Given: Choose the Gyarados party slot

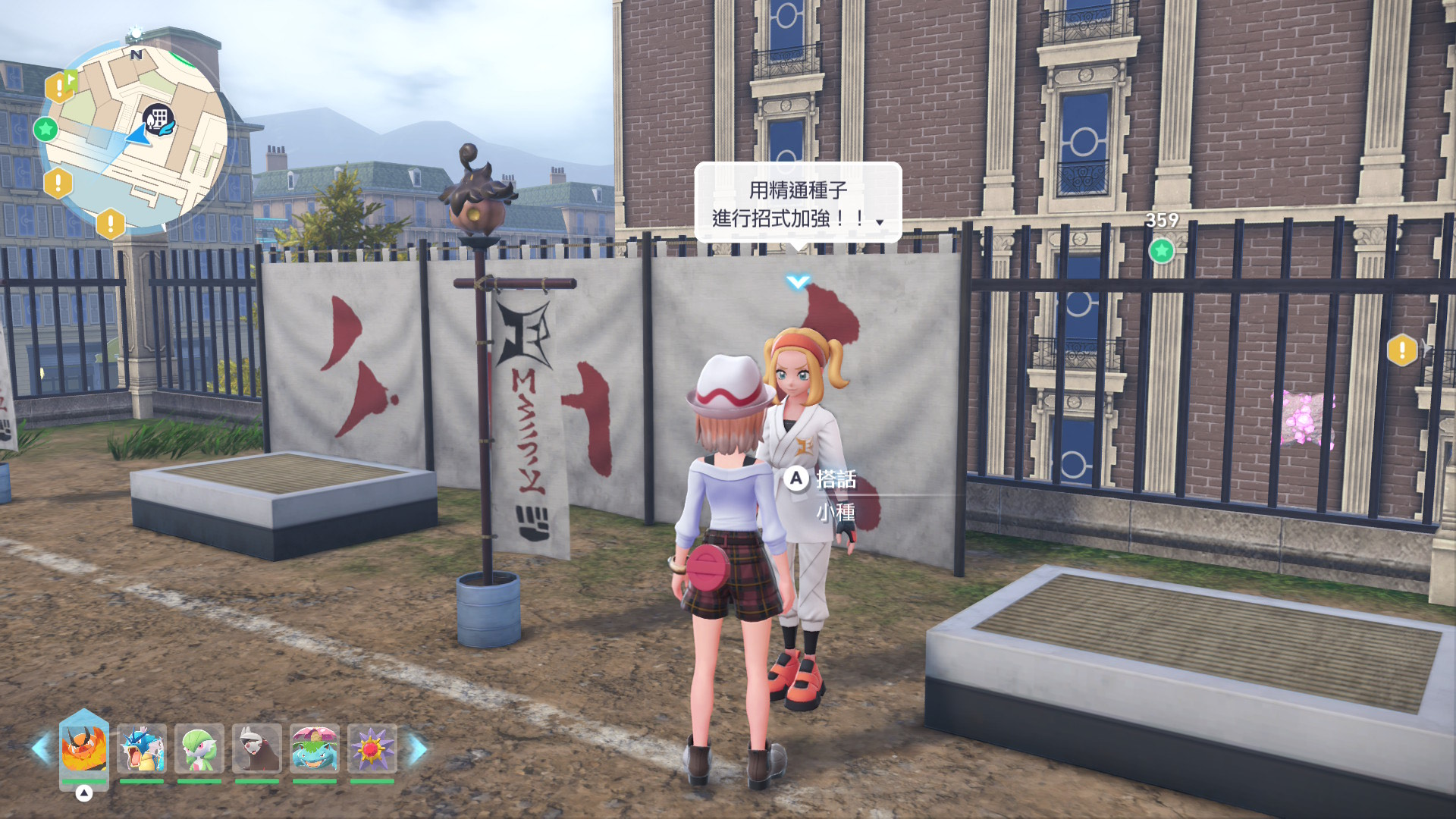Looking at the screenshot, I should [142, 748].
